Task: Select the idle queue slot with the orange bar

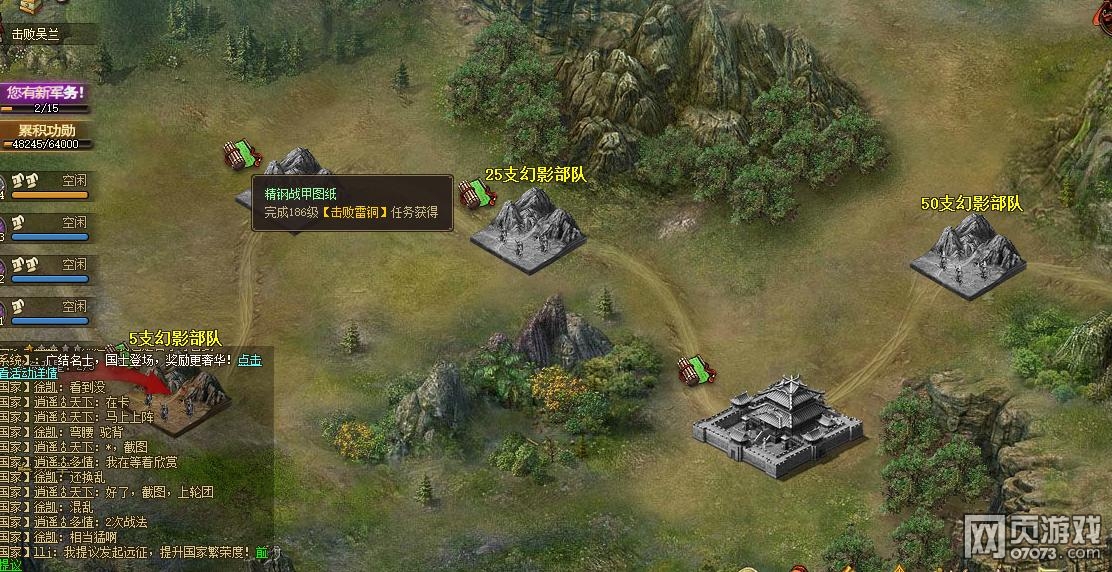Action: pos(50,187)
